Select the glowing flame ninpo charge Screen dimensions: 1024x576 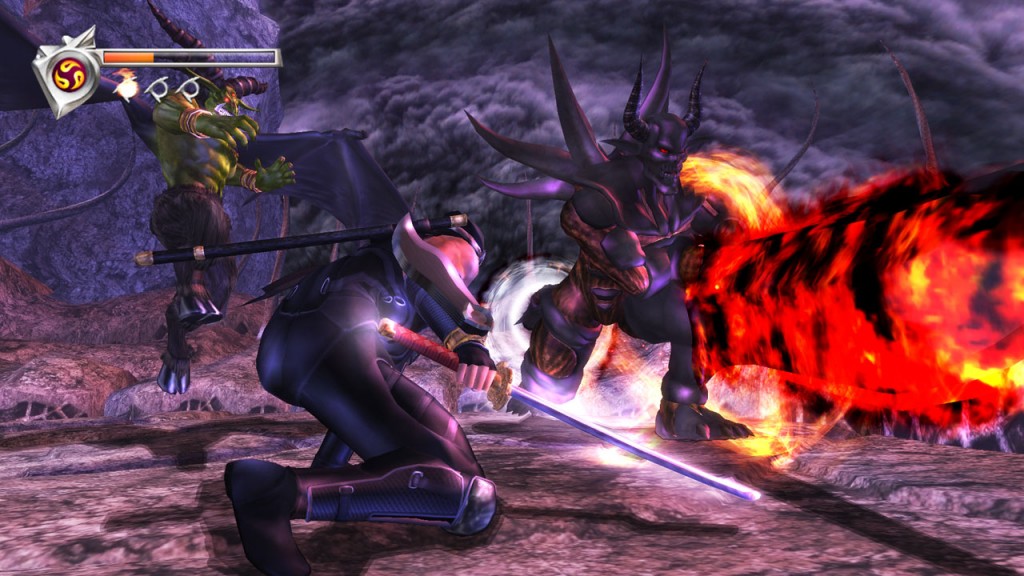click(x=126, y=88)
